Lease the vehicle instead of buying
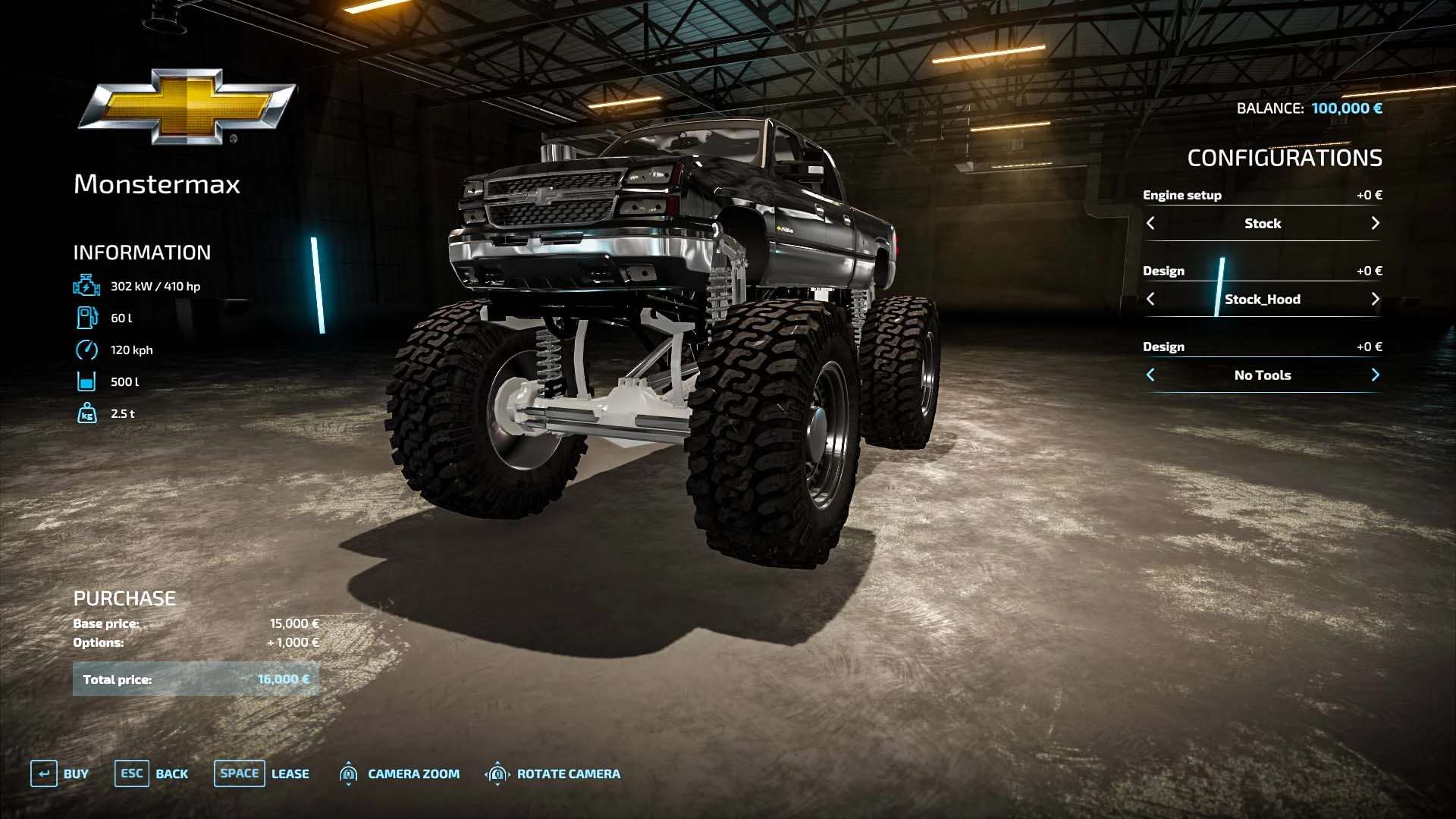 tap(261, 773)
